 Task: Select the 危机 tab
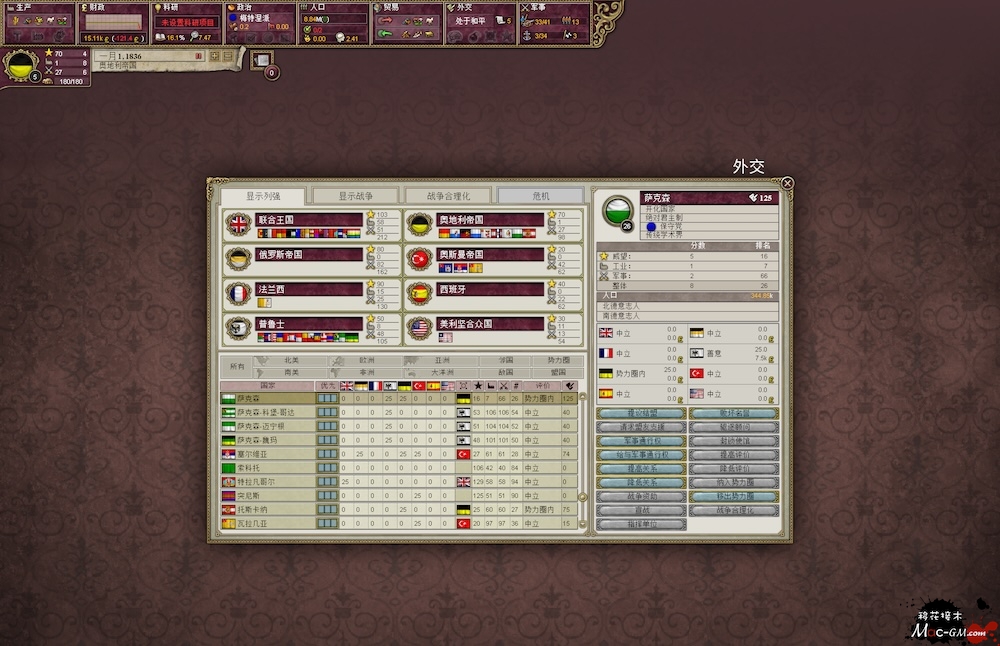click(x=540, y=196)
